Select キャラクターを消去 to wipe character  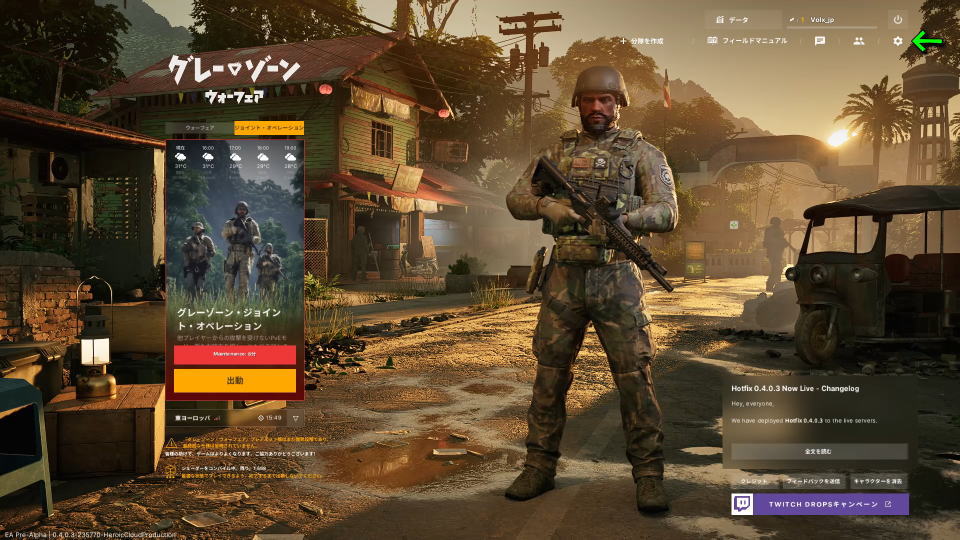point(878,481)
